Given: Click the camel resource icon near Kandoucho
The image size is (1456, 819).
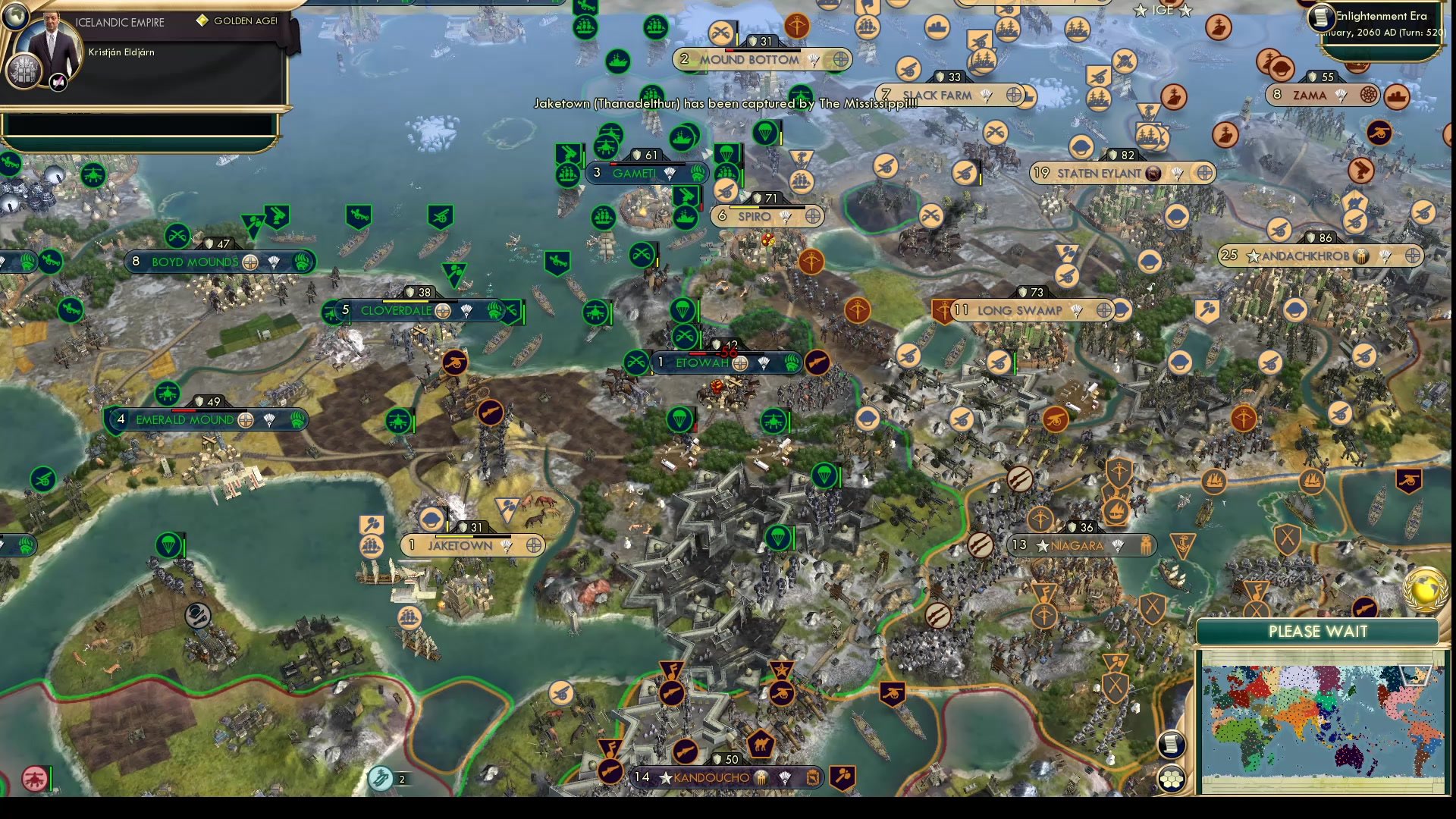Looking at the screenshot, I should (x=761, y=746).
